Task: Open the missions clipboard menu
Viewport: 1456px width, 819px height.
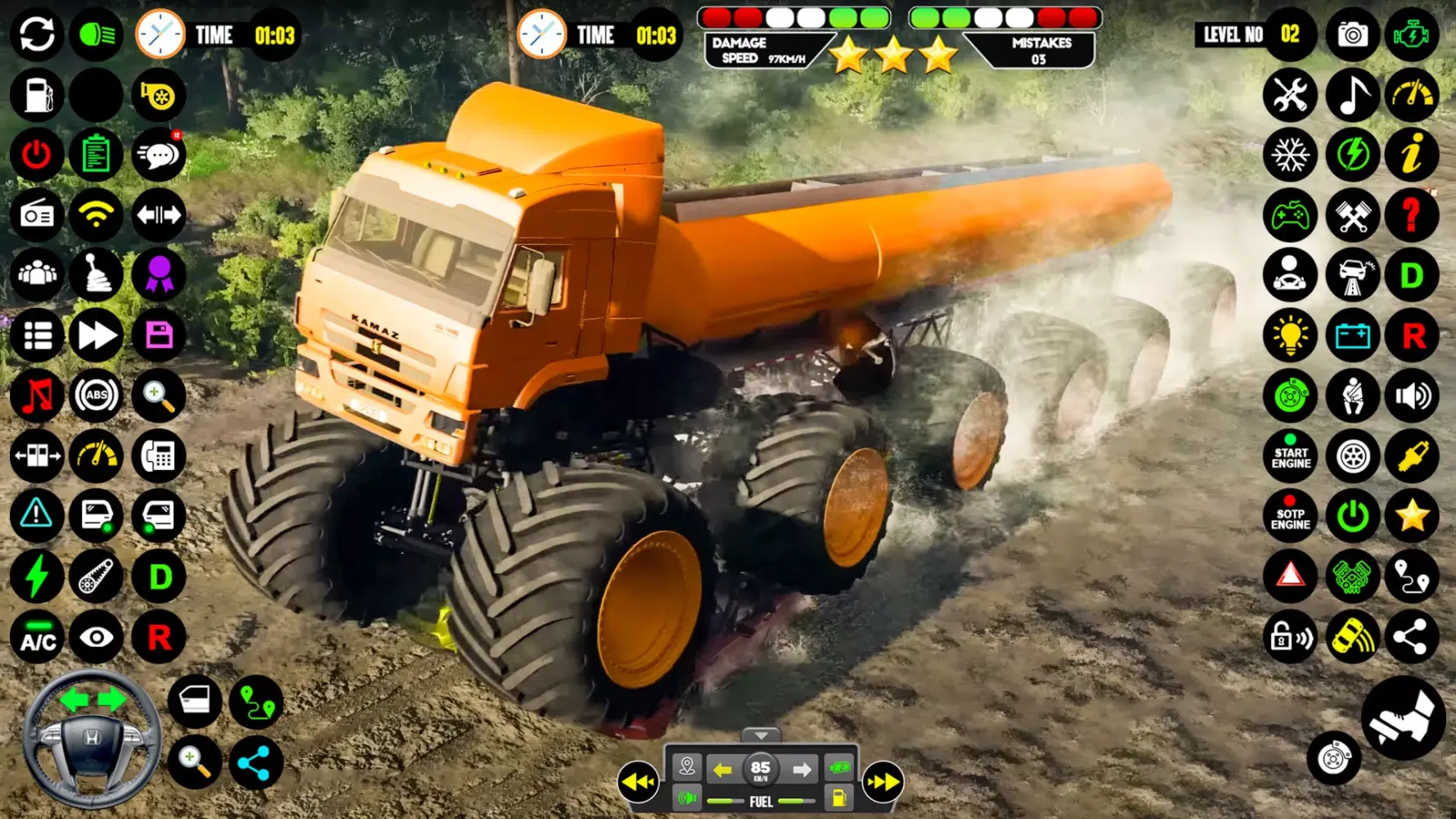Action: [97, 155]
